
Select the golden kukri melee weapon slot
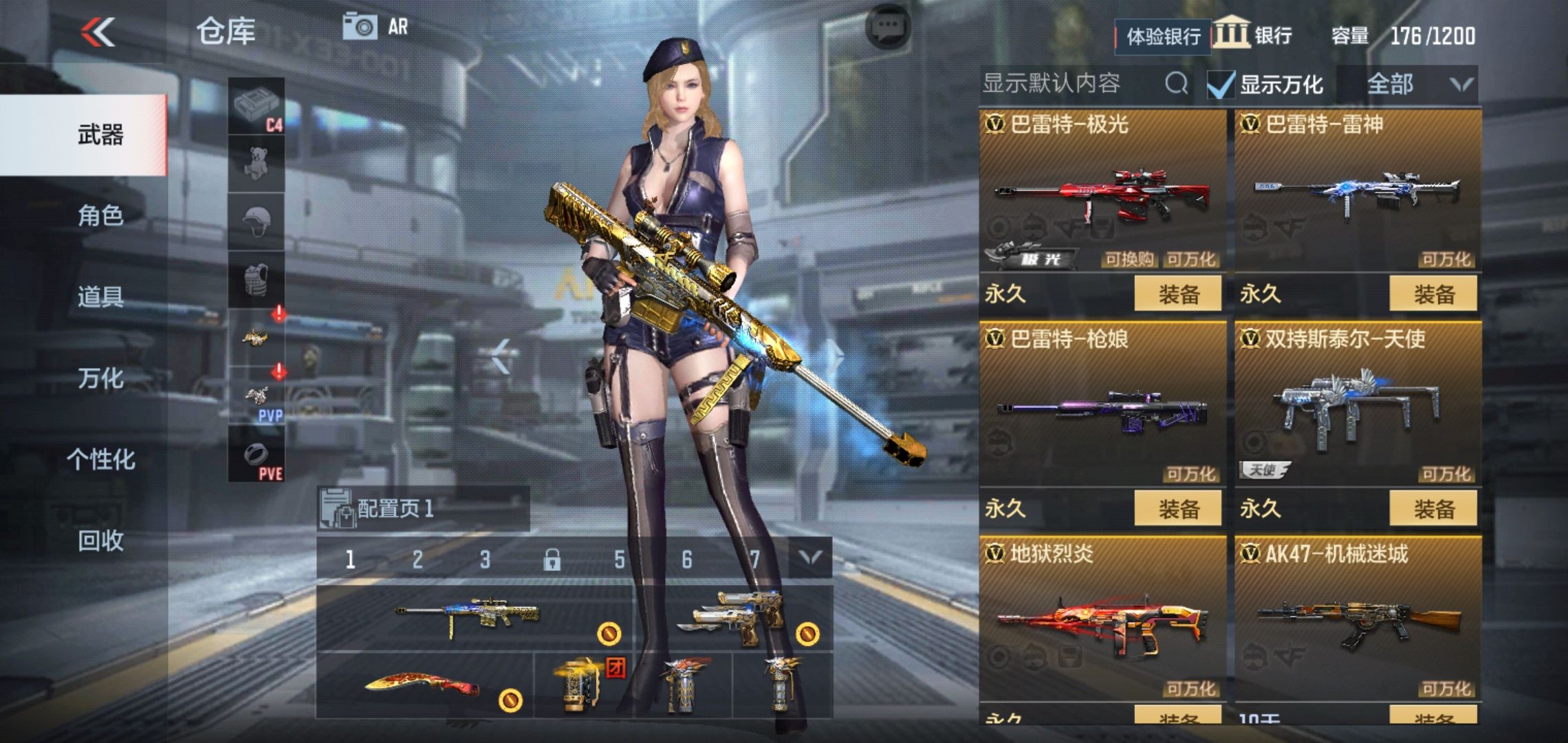click(x=424, y=686)
